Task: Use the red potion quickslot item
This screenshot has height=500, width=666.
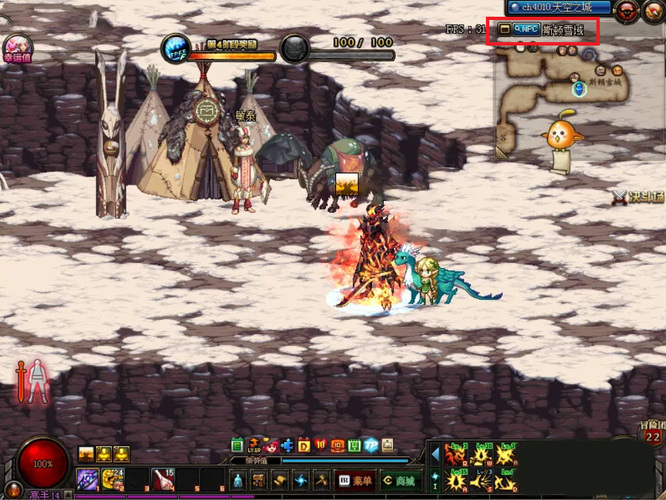Action: coord(162,480)
